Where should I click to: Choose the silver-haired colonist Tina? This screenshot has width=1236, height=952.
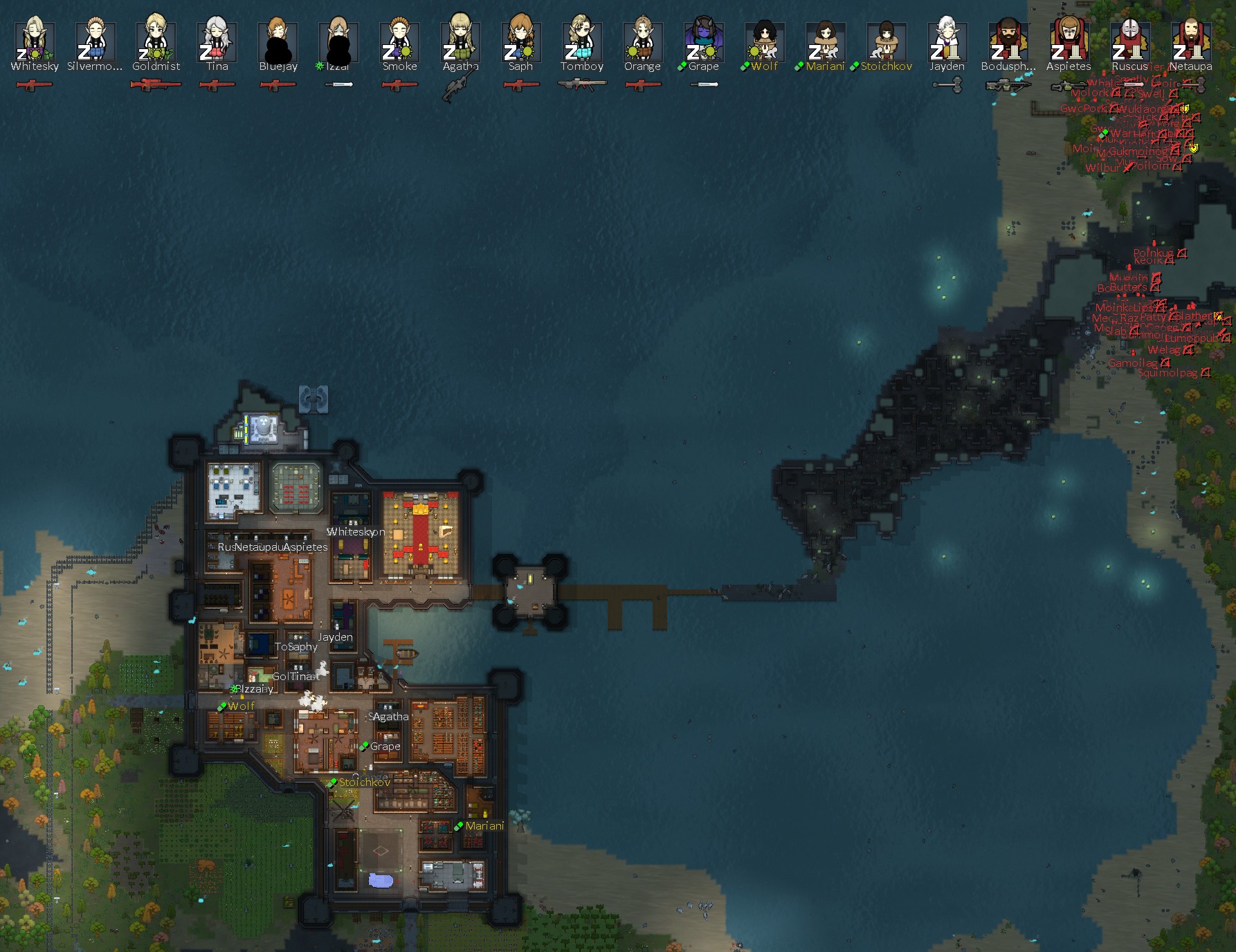click(217, 42)
